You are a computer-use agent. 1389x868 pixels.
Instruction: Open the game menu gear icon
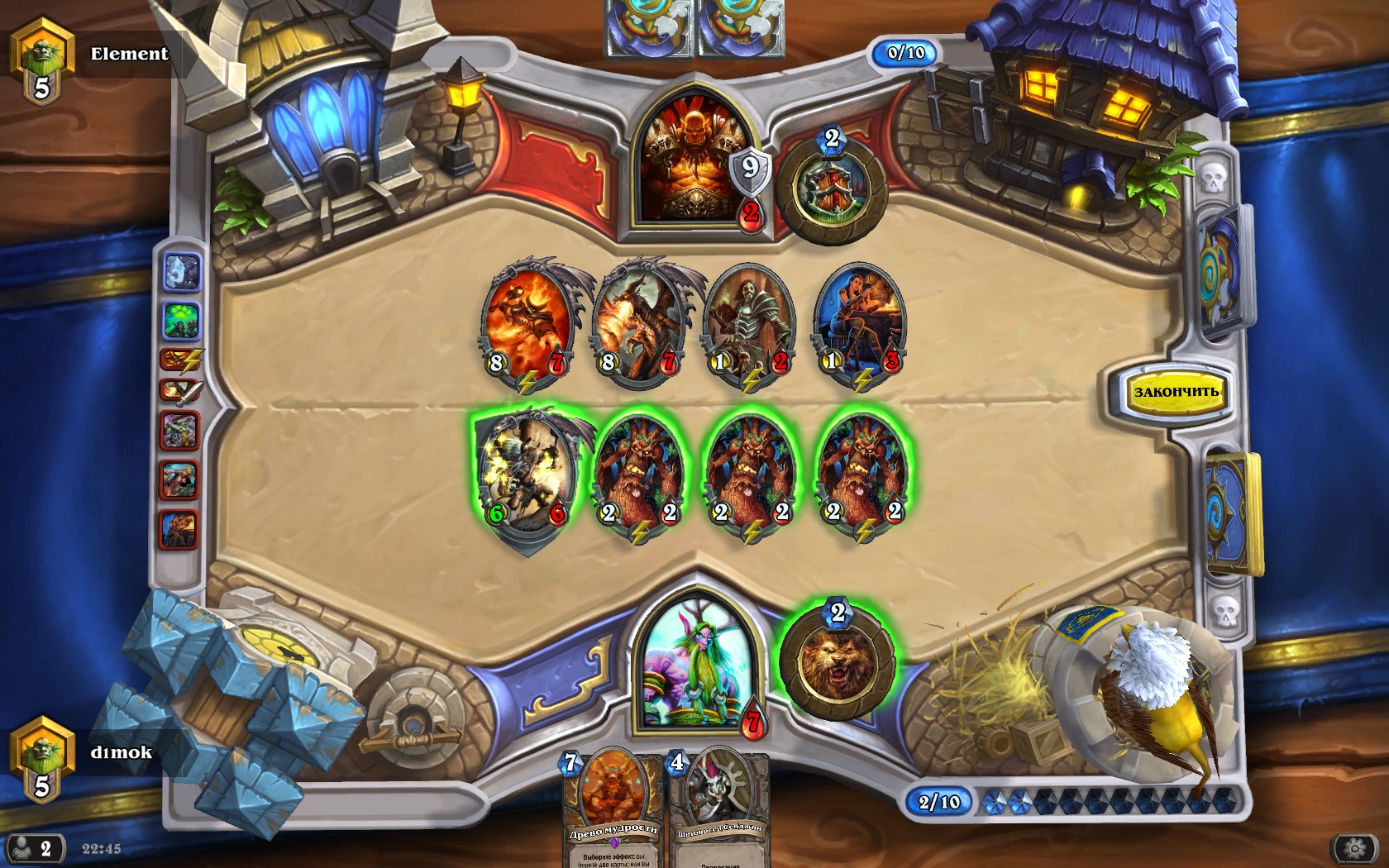click(1354, 848)
